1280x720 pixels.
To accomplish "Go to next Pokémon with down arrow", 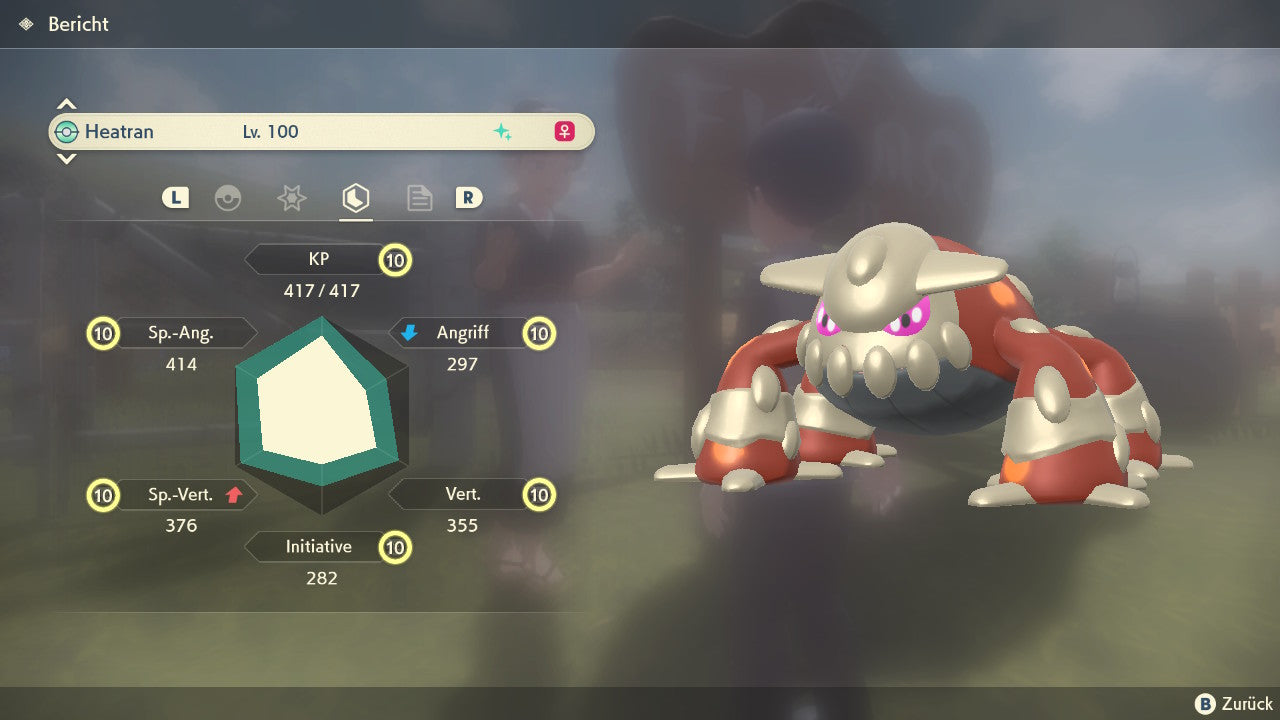I will click(x=66, y=159).
